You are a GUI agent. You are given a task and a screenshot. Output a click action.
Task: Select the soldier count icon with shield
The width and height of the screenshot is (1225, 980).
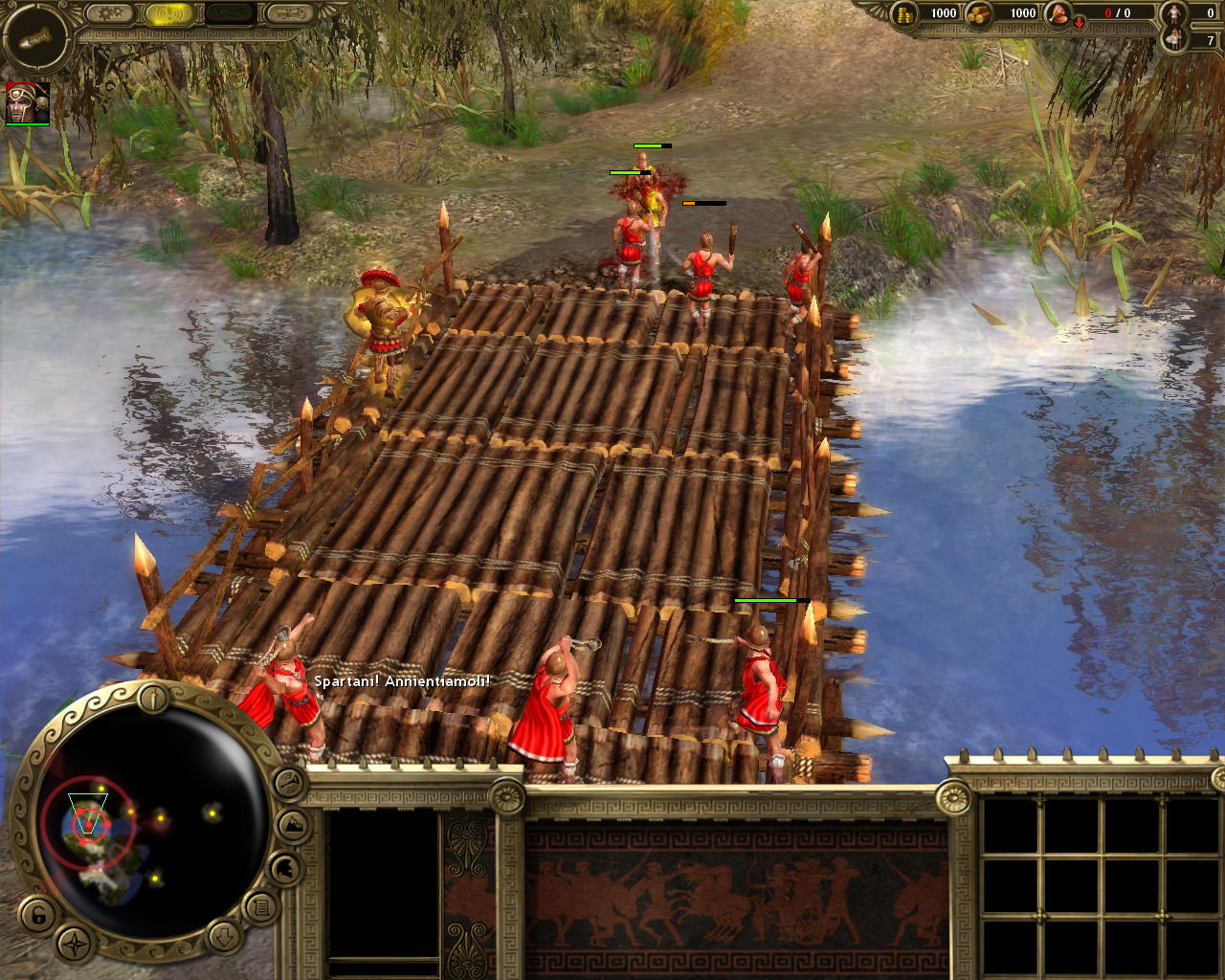pyautogui.click(x=1175, y=39)
